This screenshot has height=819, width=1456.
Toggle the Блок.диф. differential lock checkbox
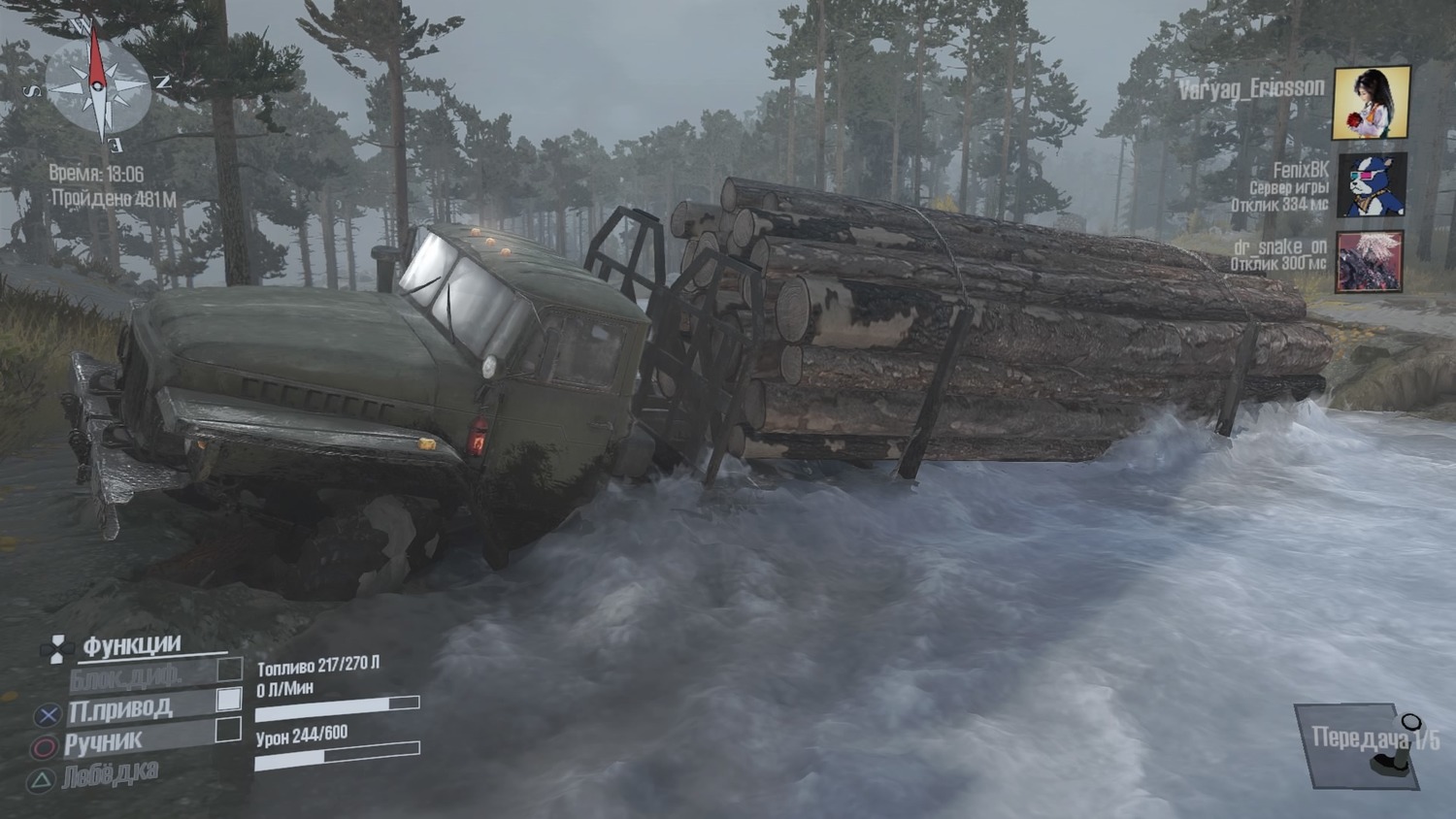click(229, 670)
